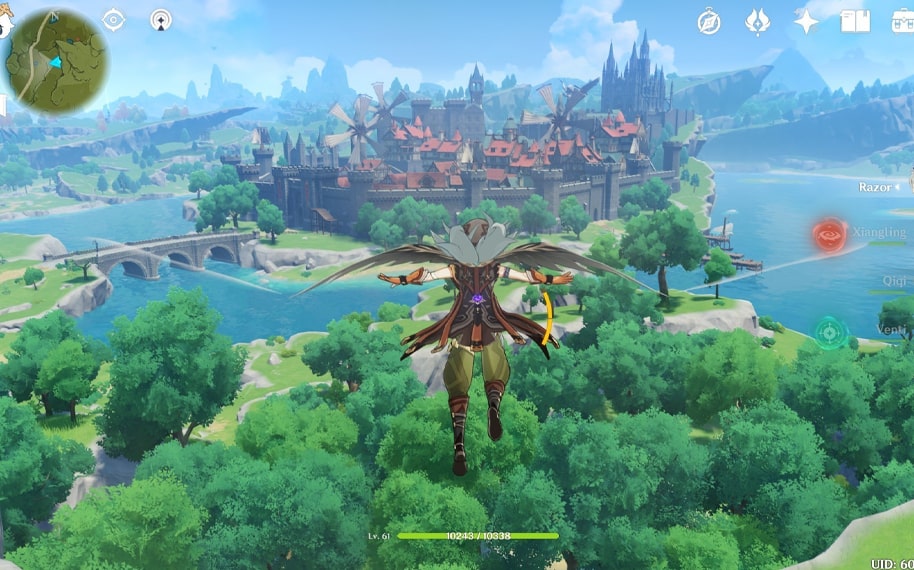Click the signal rings icon near the minimap
Screen dimensions: 914x570
pyautogui.click(x=161, y=19)
